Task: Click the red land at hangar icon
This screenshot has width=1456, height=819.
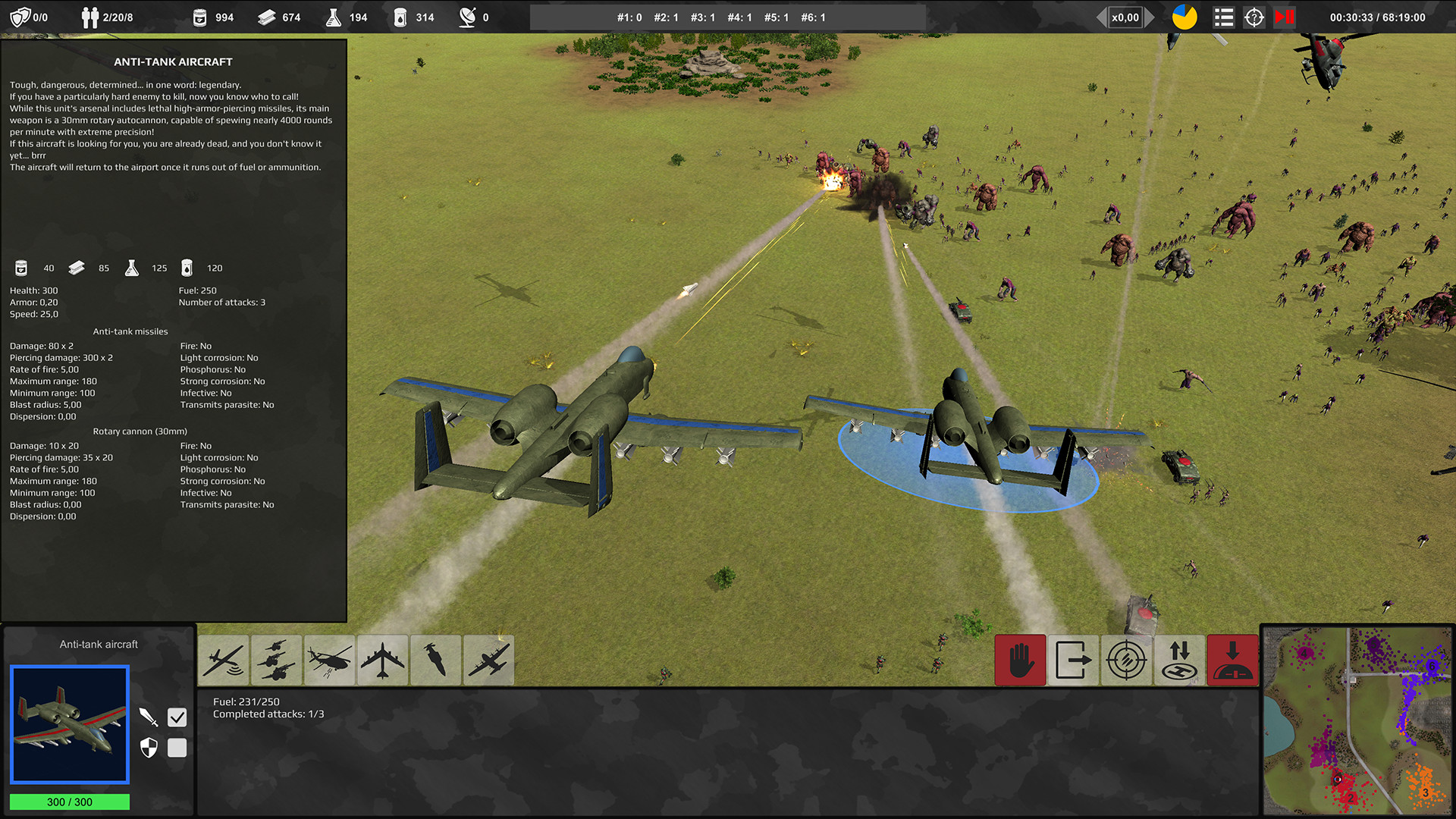Action: [x=1232, y=660]
